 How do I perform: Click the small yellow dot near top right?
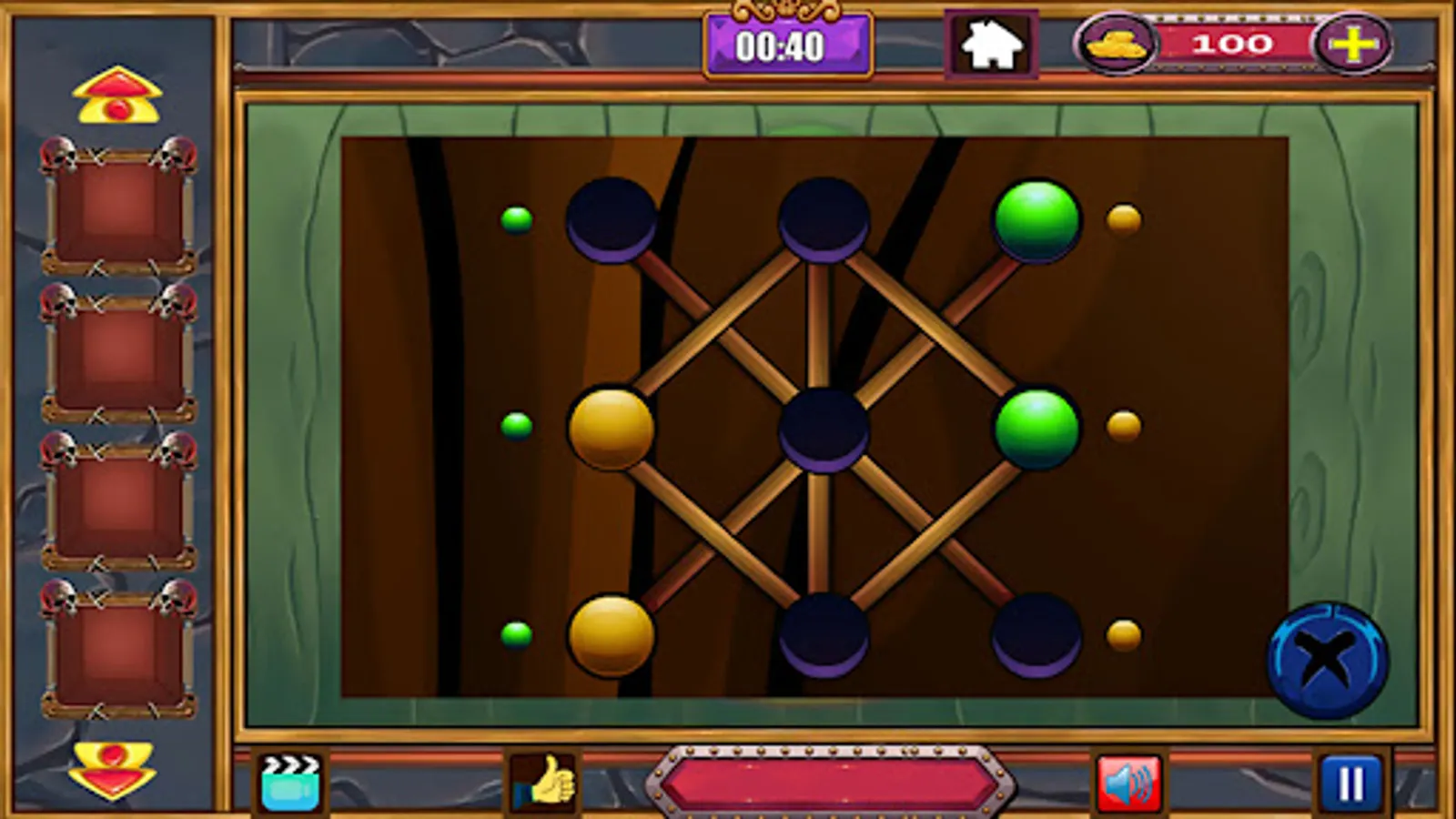[x=1123, y=218]
